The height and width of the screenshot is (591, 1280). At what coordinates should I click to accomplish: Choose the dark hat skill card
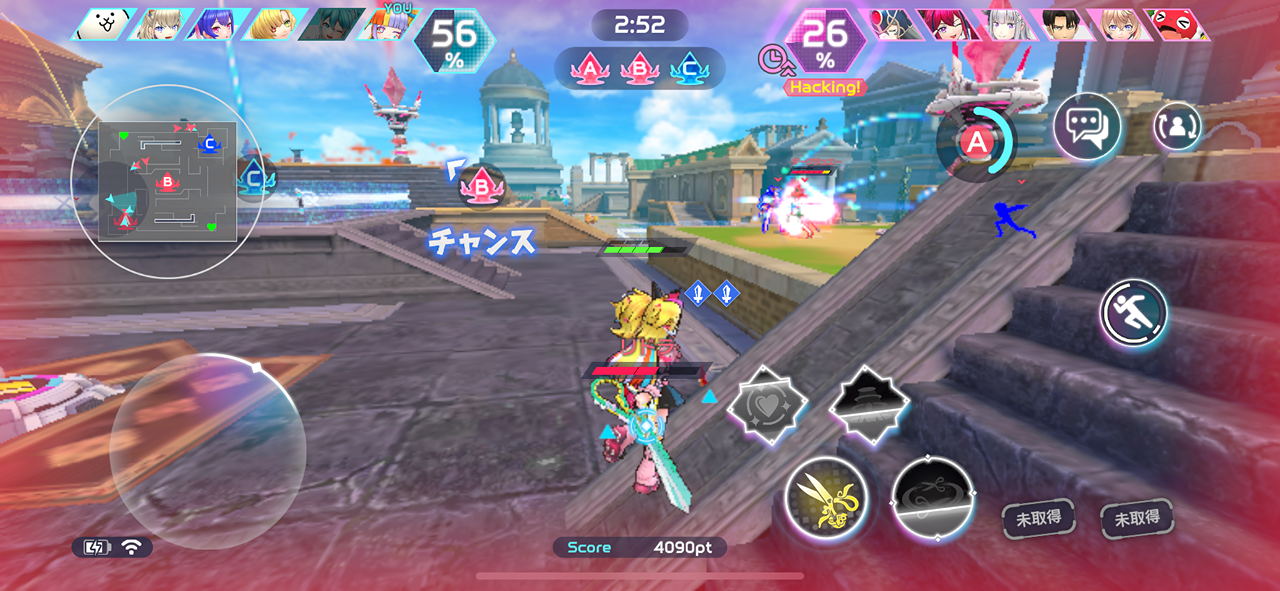point(868,405)
